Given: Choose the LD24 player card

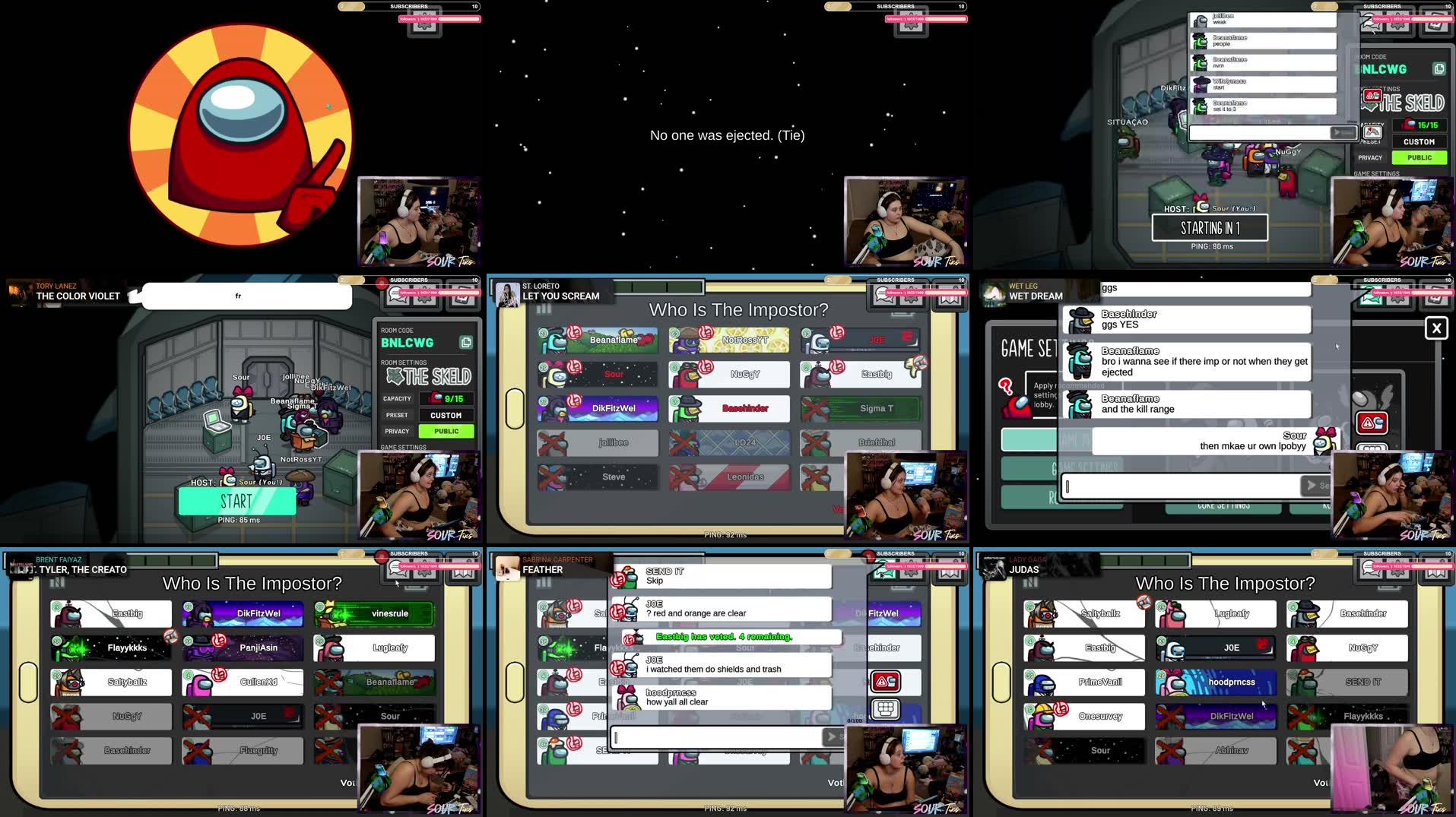Looking at the screenshot, I should click(x=728, y=442).
